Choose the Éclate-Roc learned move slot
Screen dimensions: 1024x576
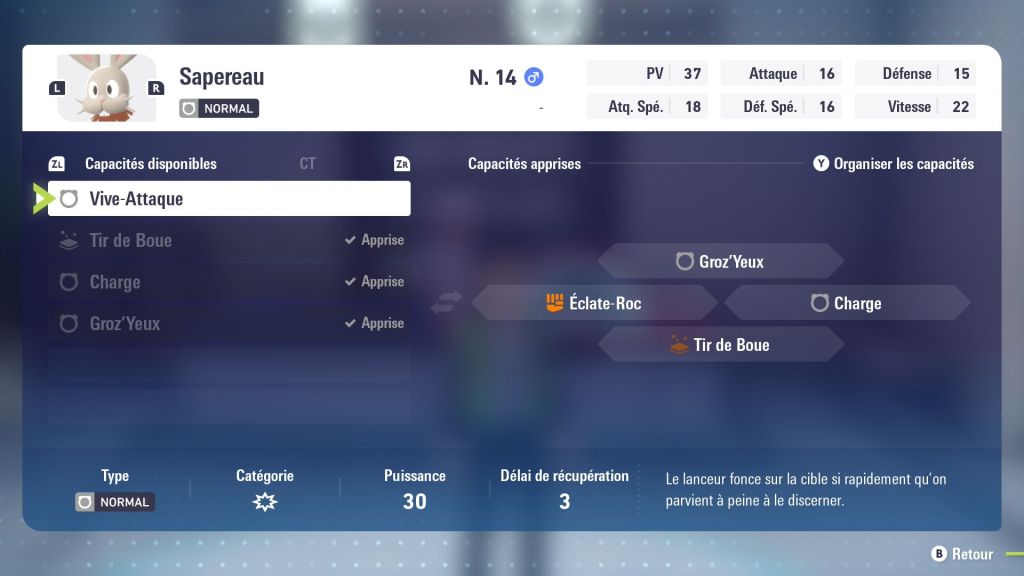[x=594, y=303]
